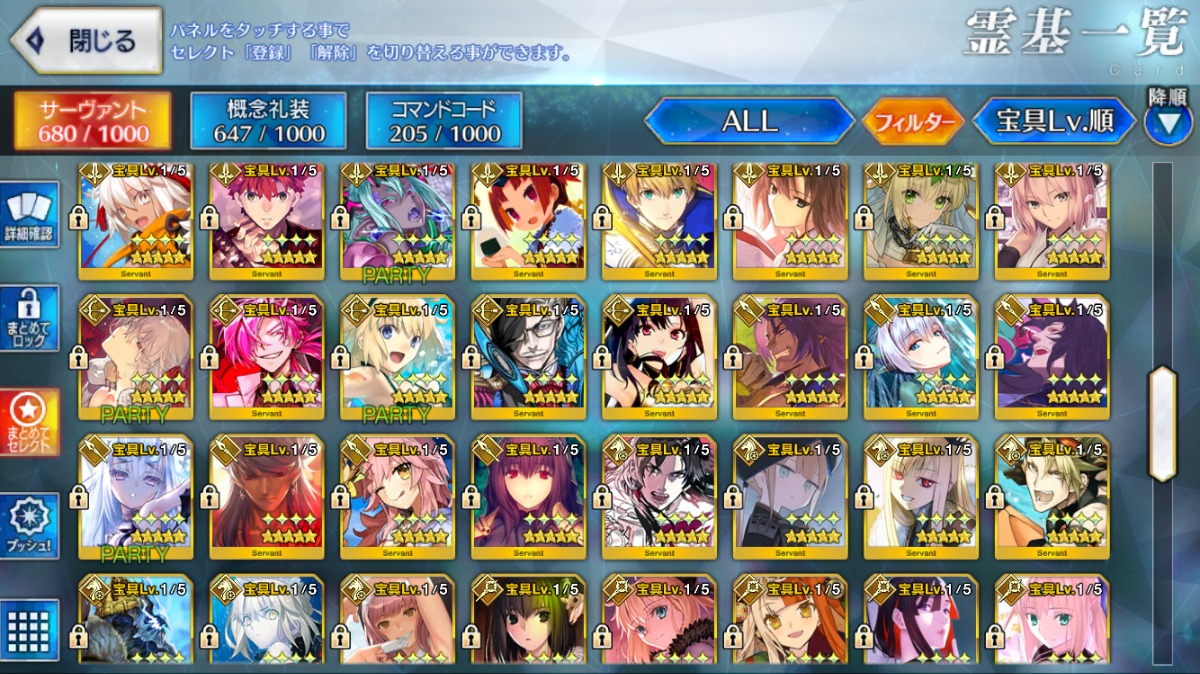The height and width of the screenshot is (674, 1200).
Task: Open 詳細確認 card details mode
Action: coord(29,213)
